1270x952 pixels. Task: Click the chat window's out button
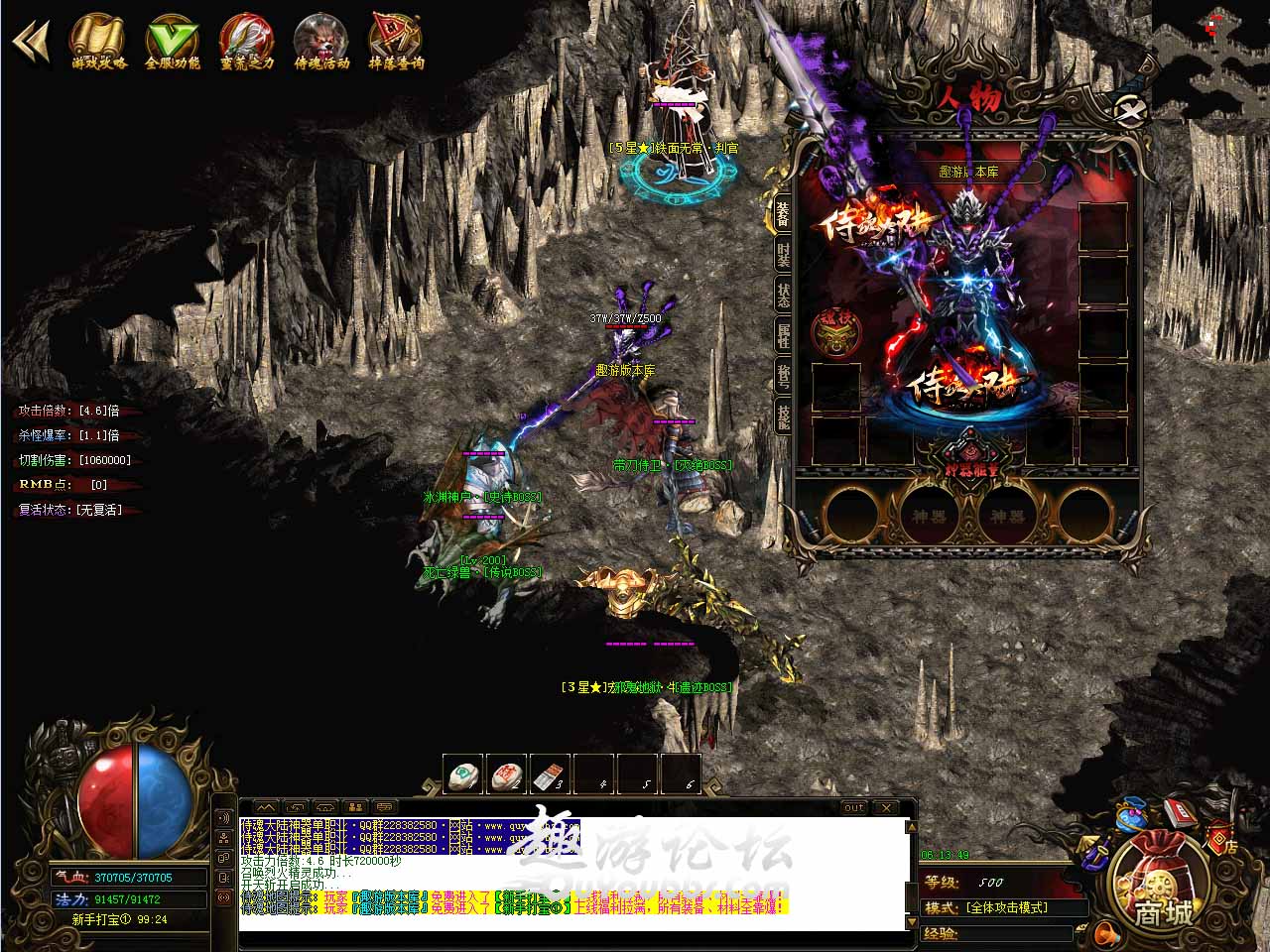tap(853, 808)
